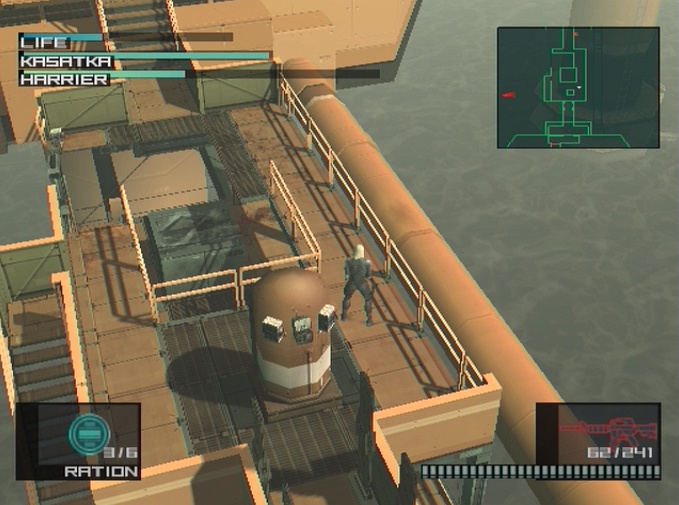679x505 pixels.
Task: Click the Soliton radar minimap
Action: click(x=578, y=88)
